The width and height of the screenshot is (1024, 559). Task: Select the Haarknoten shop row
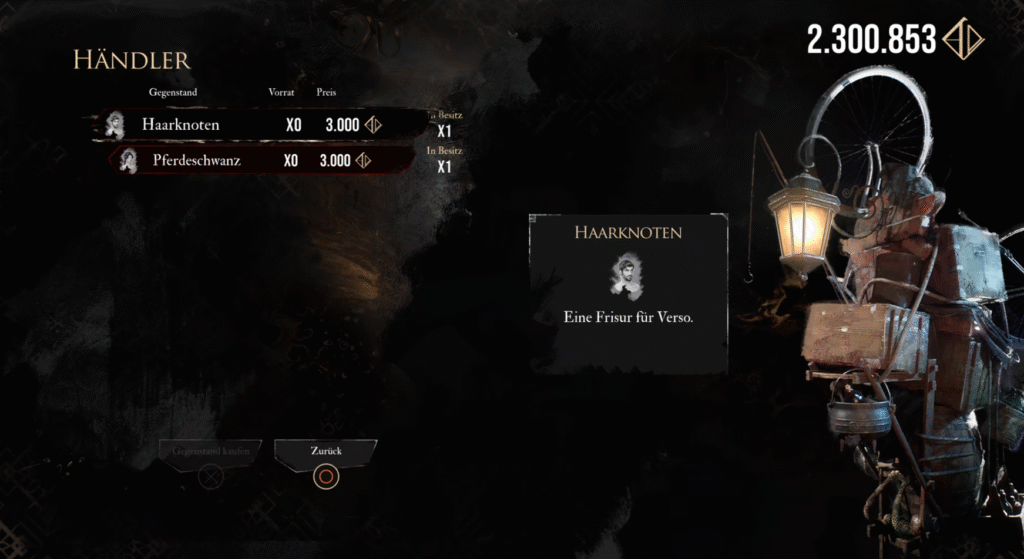coord(255,125)
